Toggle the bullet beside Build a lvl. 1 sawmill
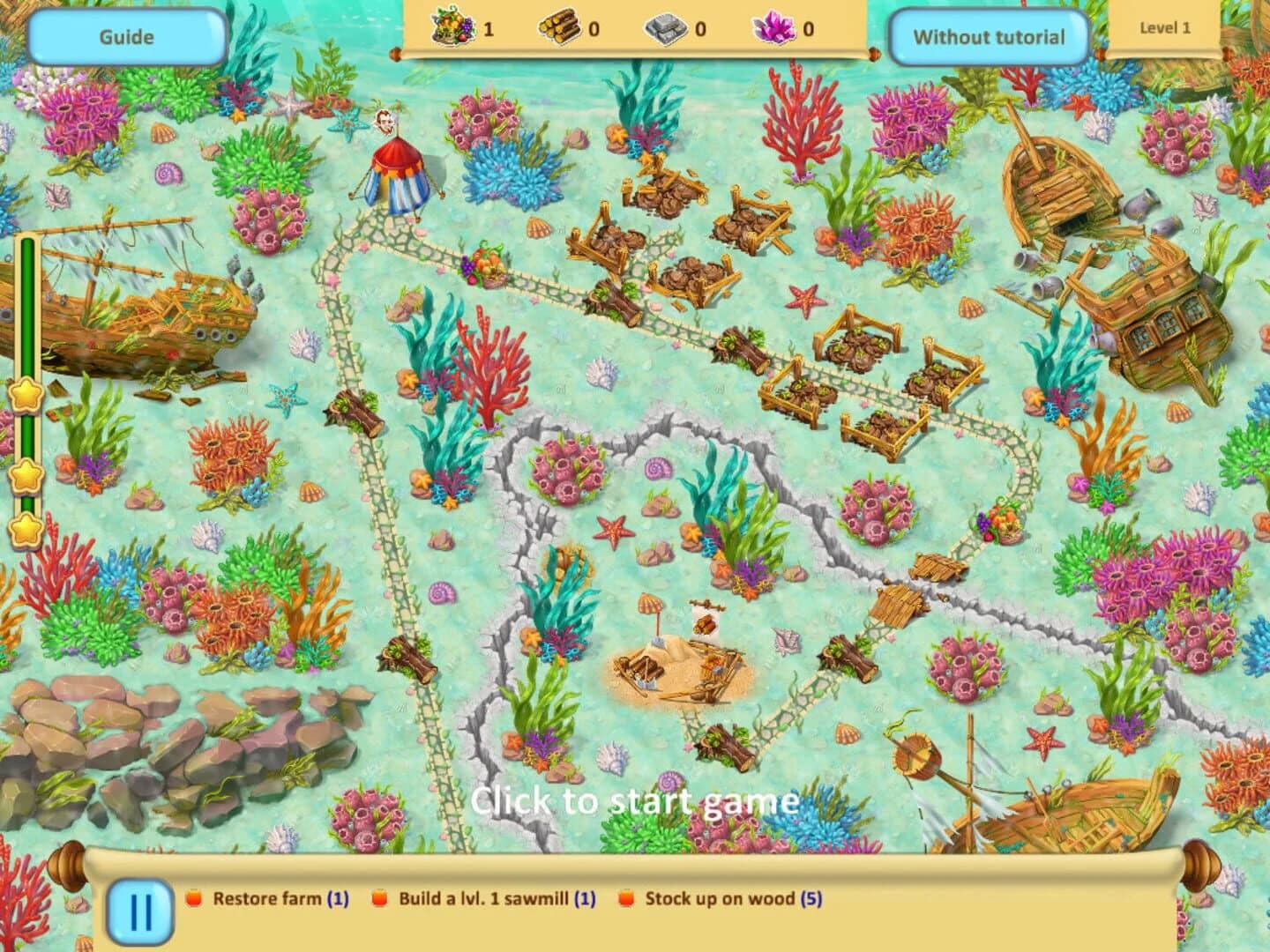1270x952 pixels. (x=379, y=900)
